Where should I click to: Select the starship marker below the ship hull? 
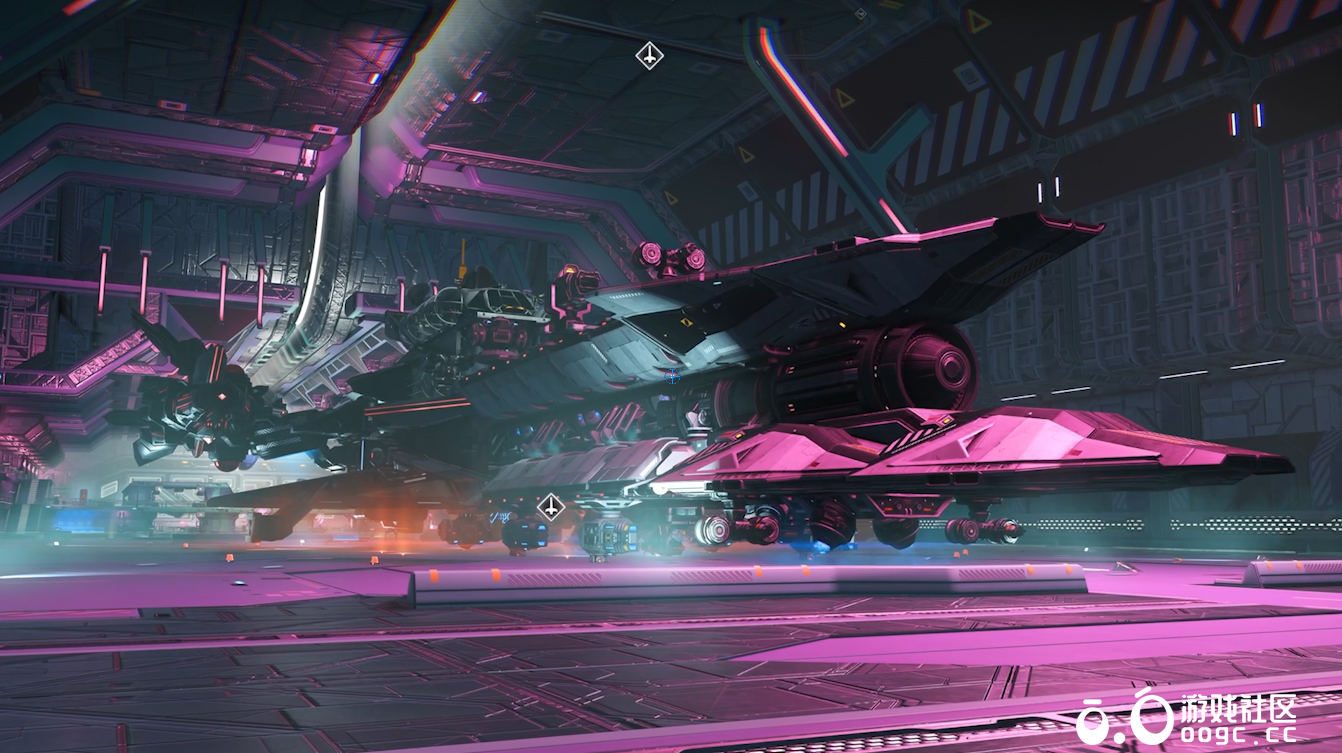click(x=551, y=507)
